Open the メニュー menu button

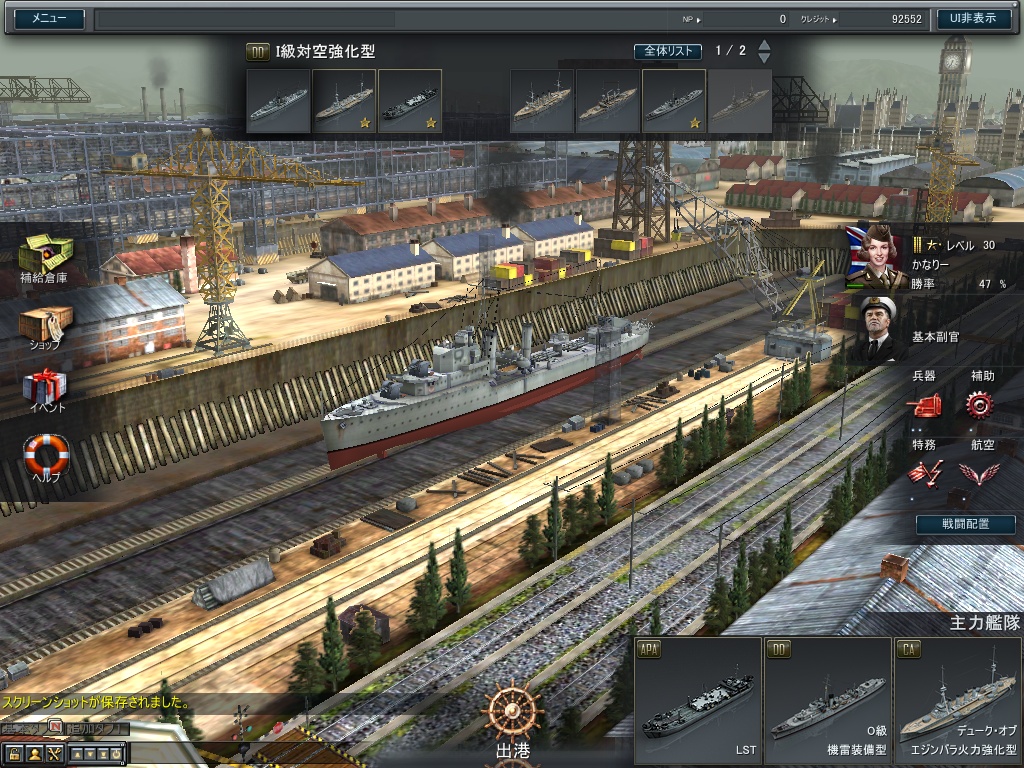point(49,18)
